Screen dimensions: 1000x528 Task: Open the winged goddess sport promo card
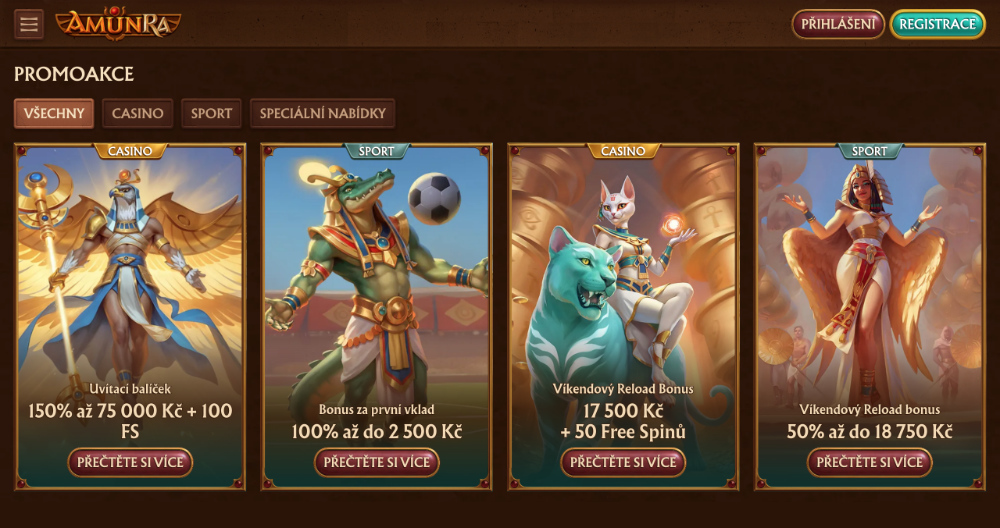[x=869, y=270]
